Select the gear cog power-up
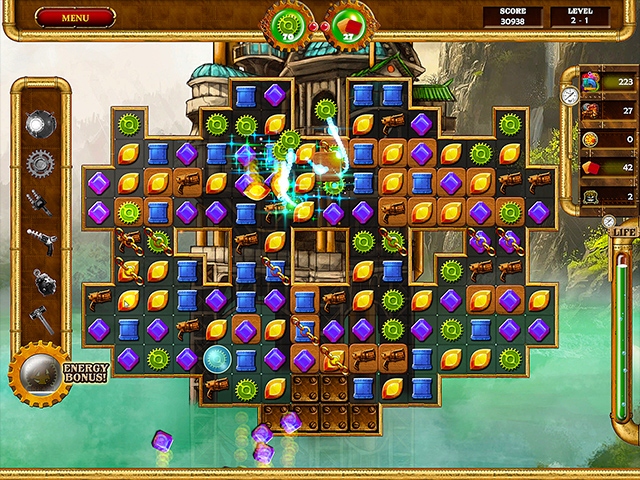 39,161
